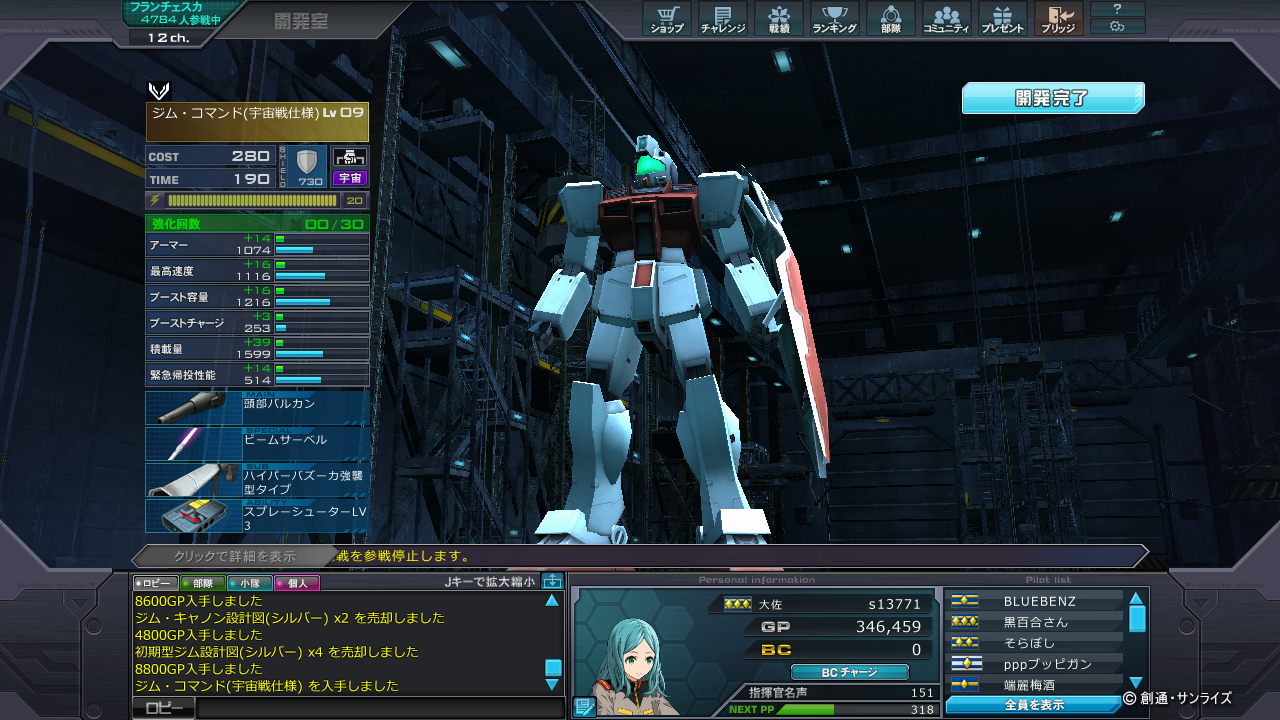Select the 頭部バルカン weapon slot
1280x720 pixels.
257,407
